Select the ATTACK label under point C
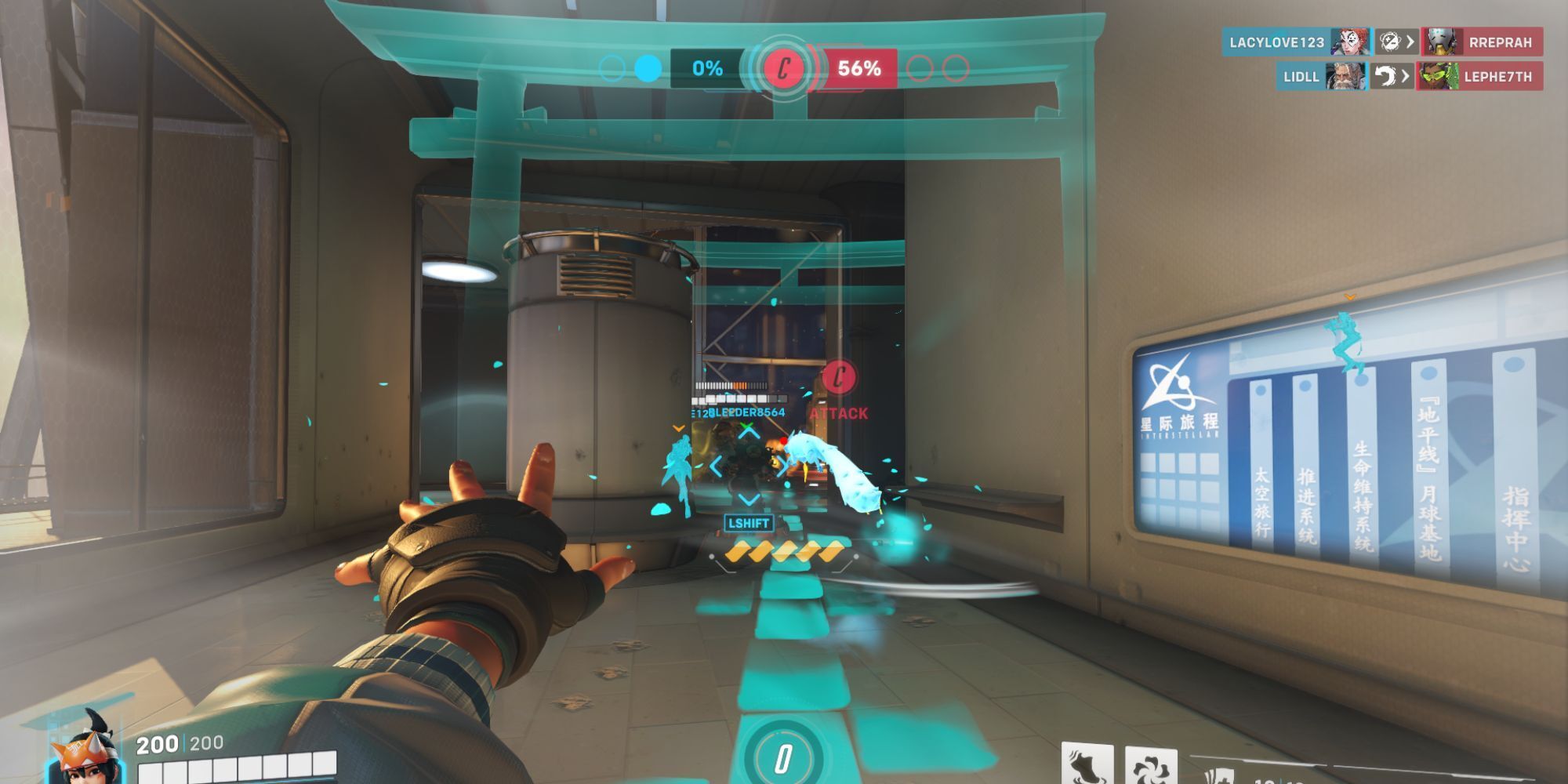Image resolution: width=1568 pixels, height=784 pixels. [839, 413]
